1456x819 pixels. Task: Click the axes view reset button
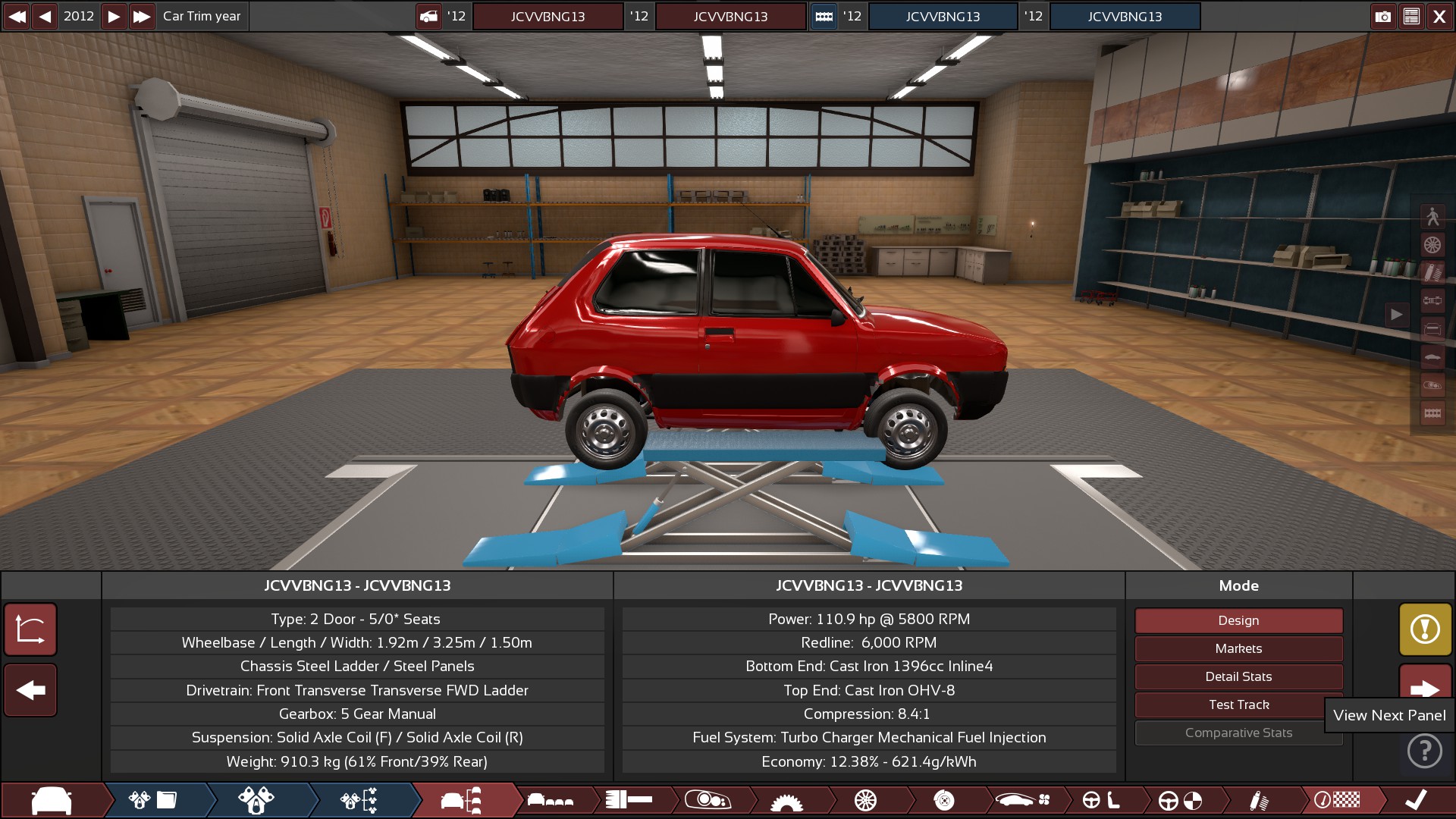(x=30, y=629)
